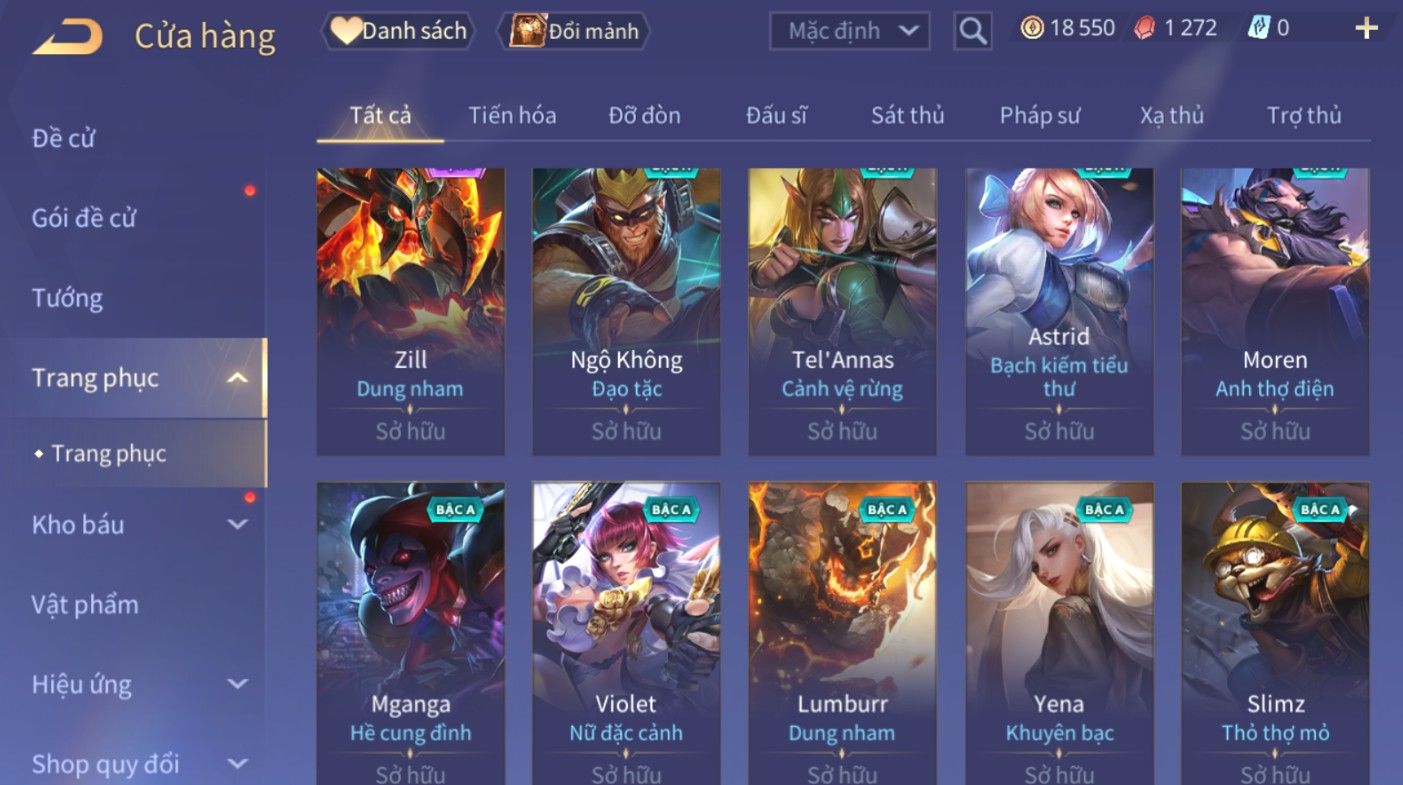Go to the Vật phẩm section
The height and width of the screenshot is (785, 1403).
pos(85,604)
